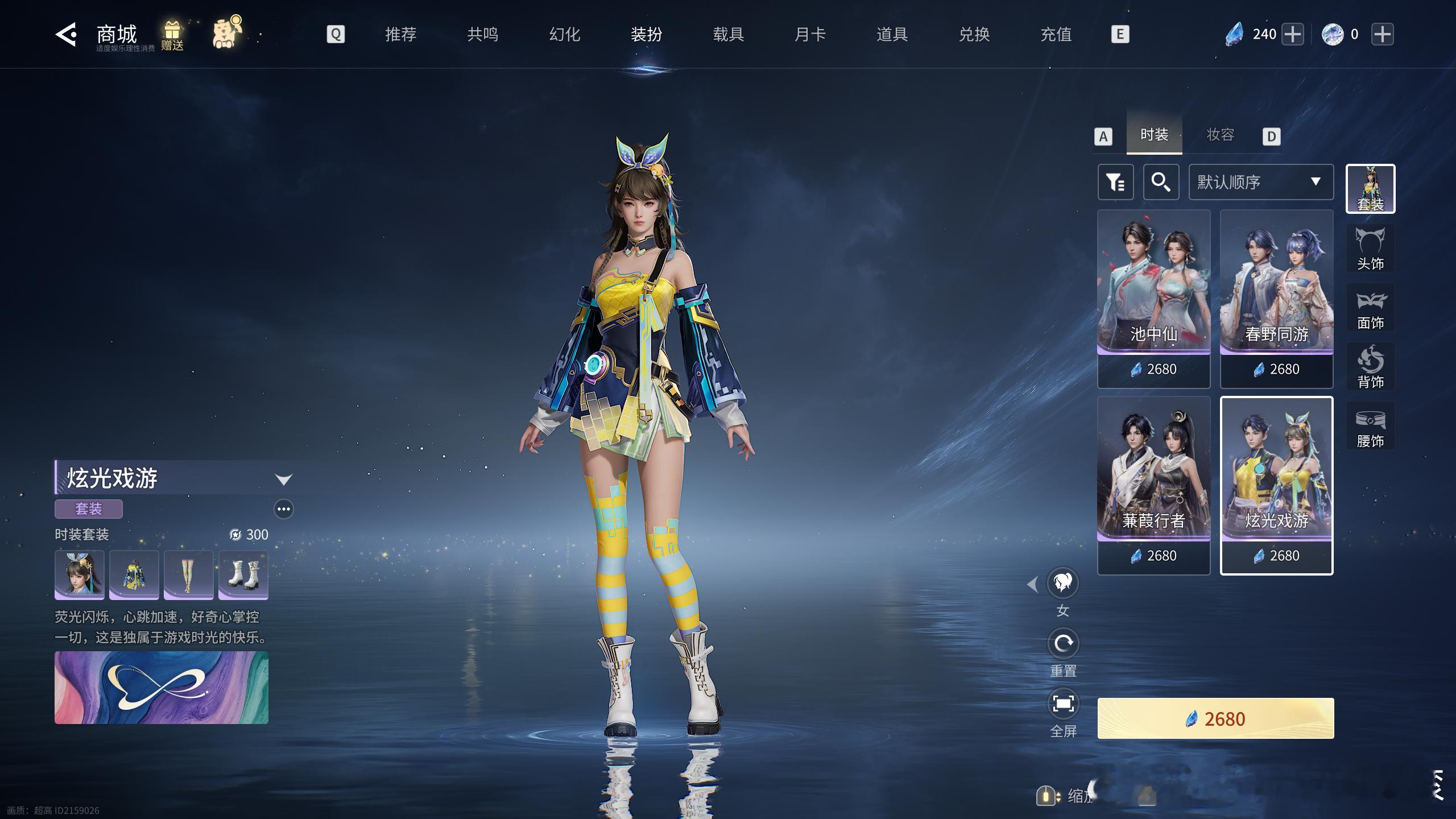Open the filter button
The width and height of the screenshot is (1456, 819).
tap(1115, 182)
